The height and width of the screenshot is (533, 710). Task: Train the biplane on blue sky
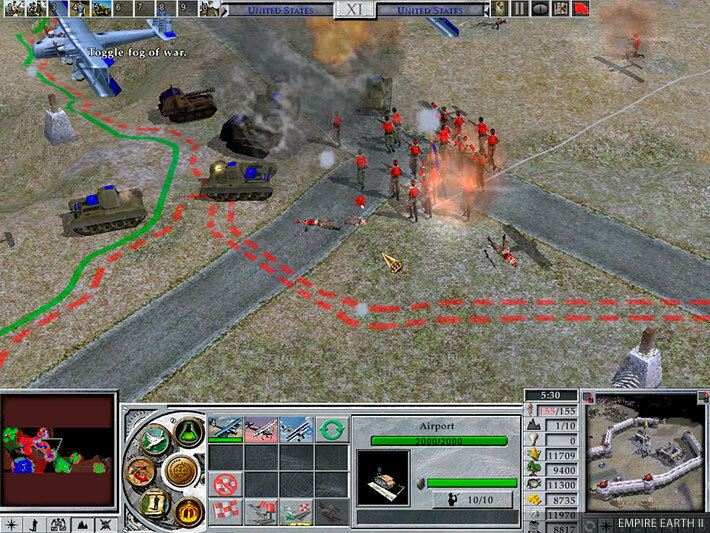pyautogui.click(x=297, y=430)
